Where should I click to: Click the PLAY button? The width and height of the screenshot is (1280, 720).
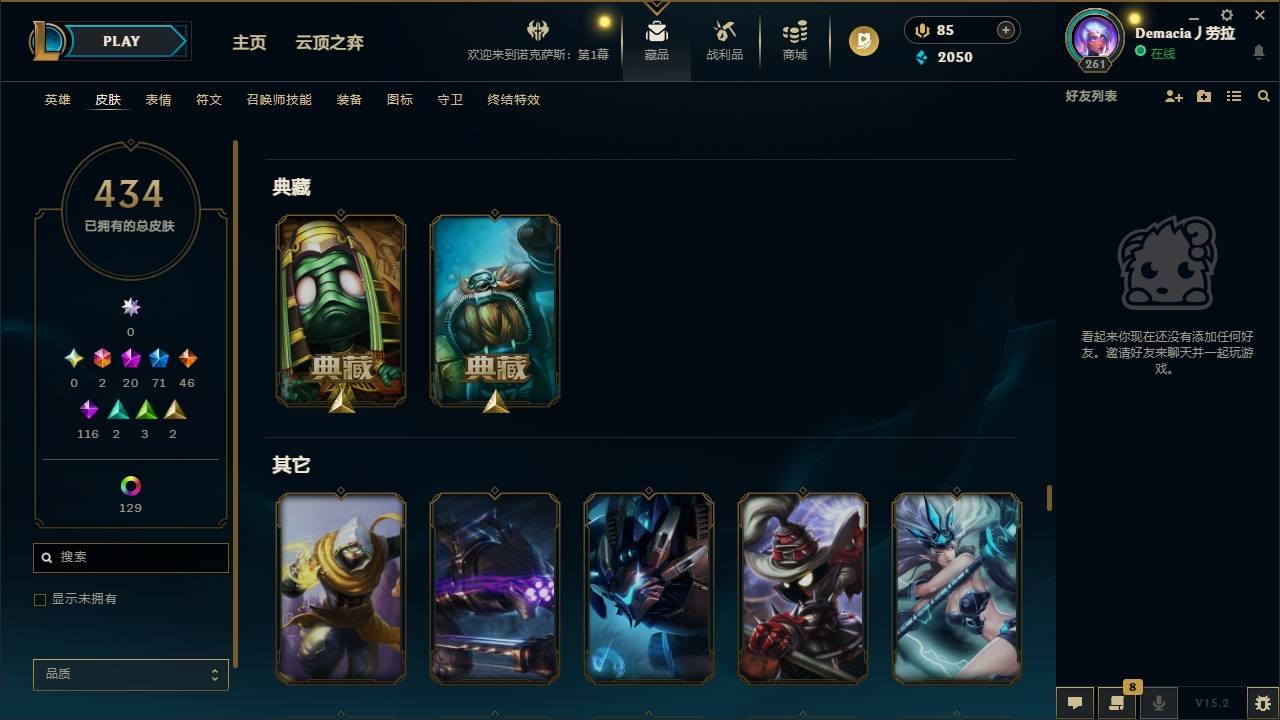[x=121, y=41]
